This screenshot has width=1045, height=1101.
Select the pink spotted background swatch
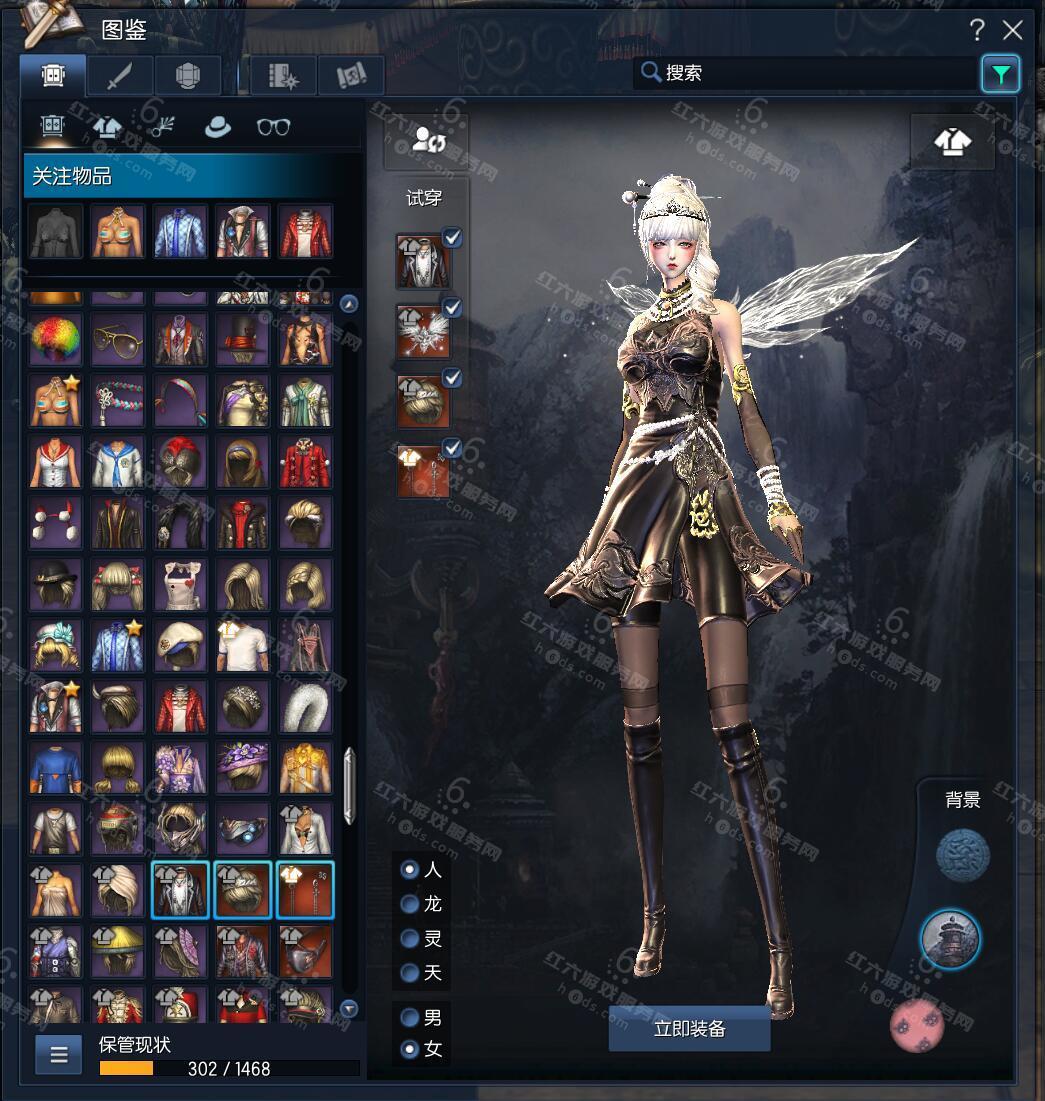pyautogui.click(x=916, y=1025)
